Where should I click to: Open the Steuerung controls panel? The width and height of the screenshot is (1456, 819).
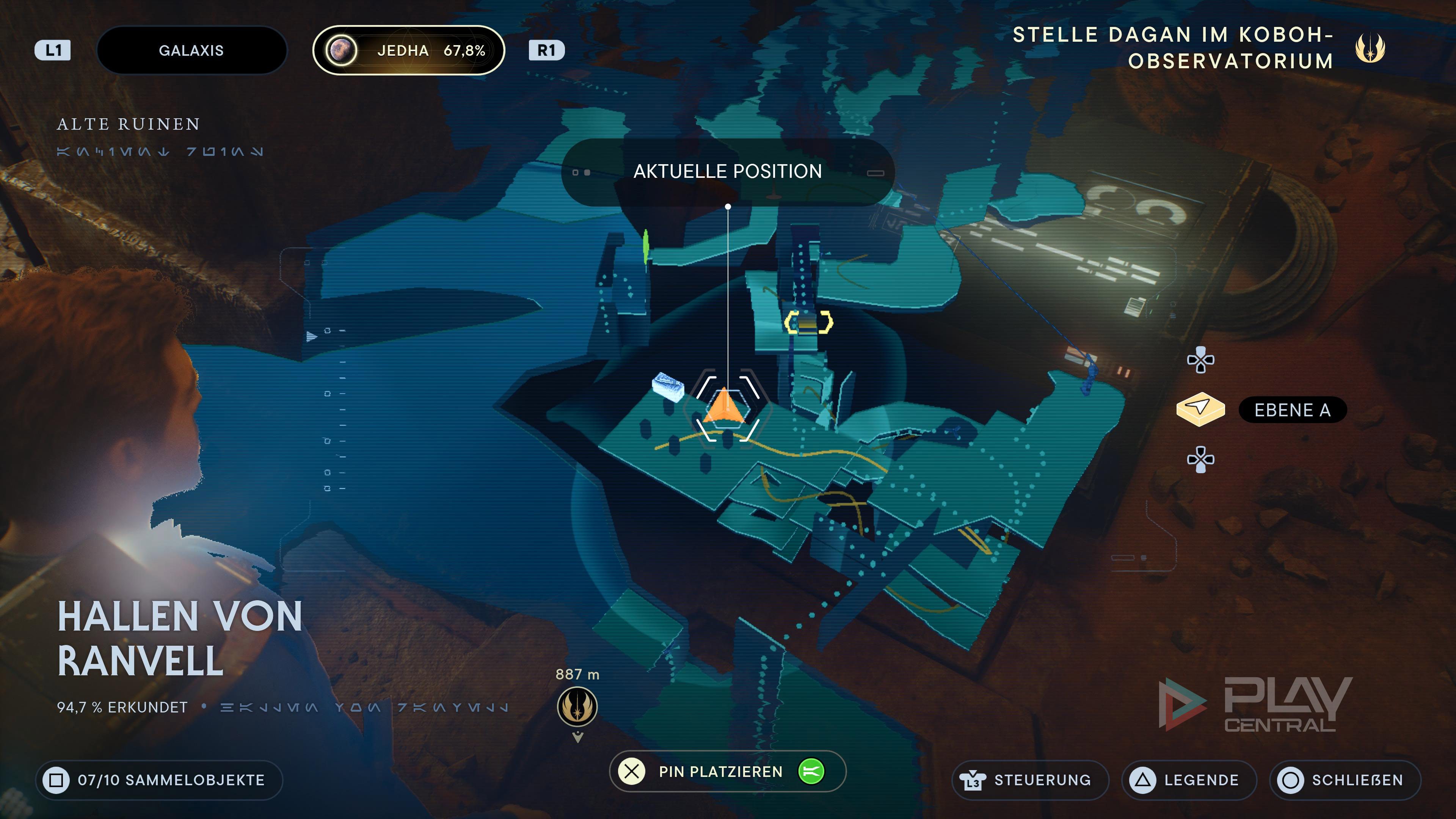[1030, 780]
